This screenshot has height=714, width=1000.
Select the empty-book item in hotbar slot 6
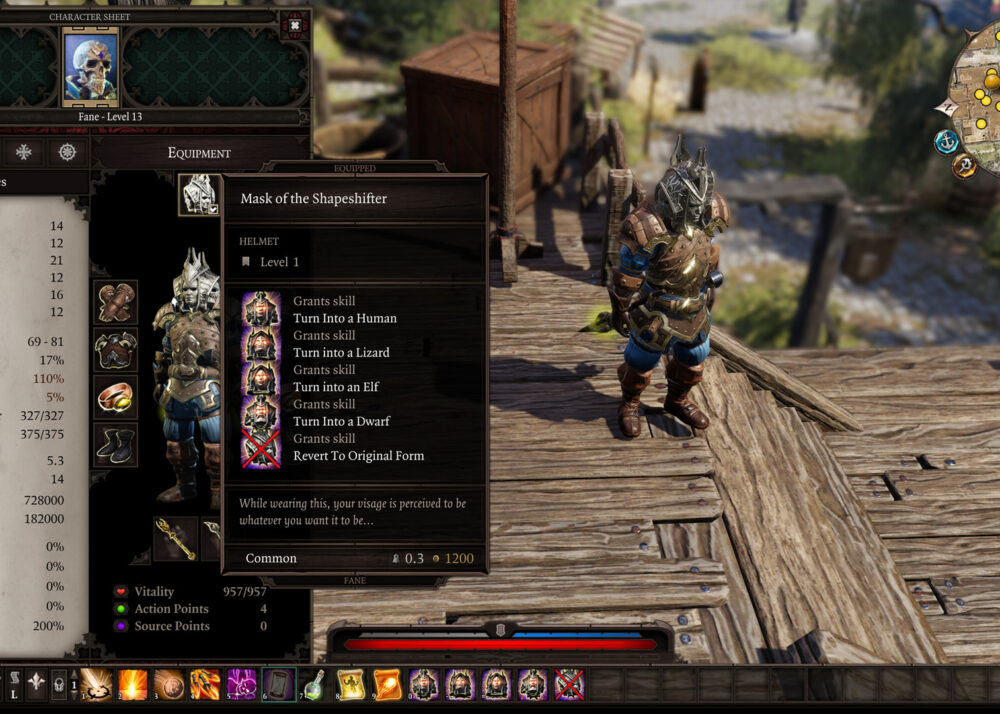pyautogui.click(x=278, y=684)
